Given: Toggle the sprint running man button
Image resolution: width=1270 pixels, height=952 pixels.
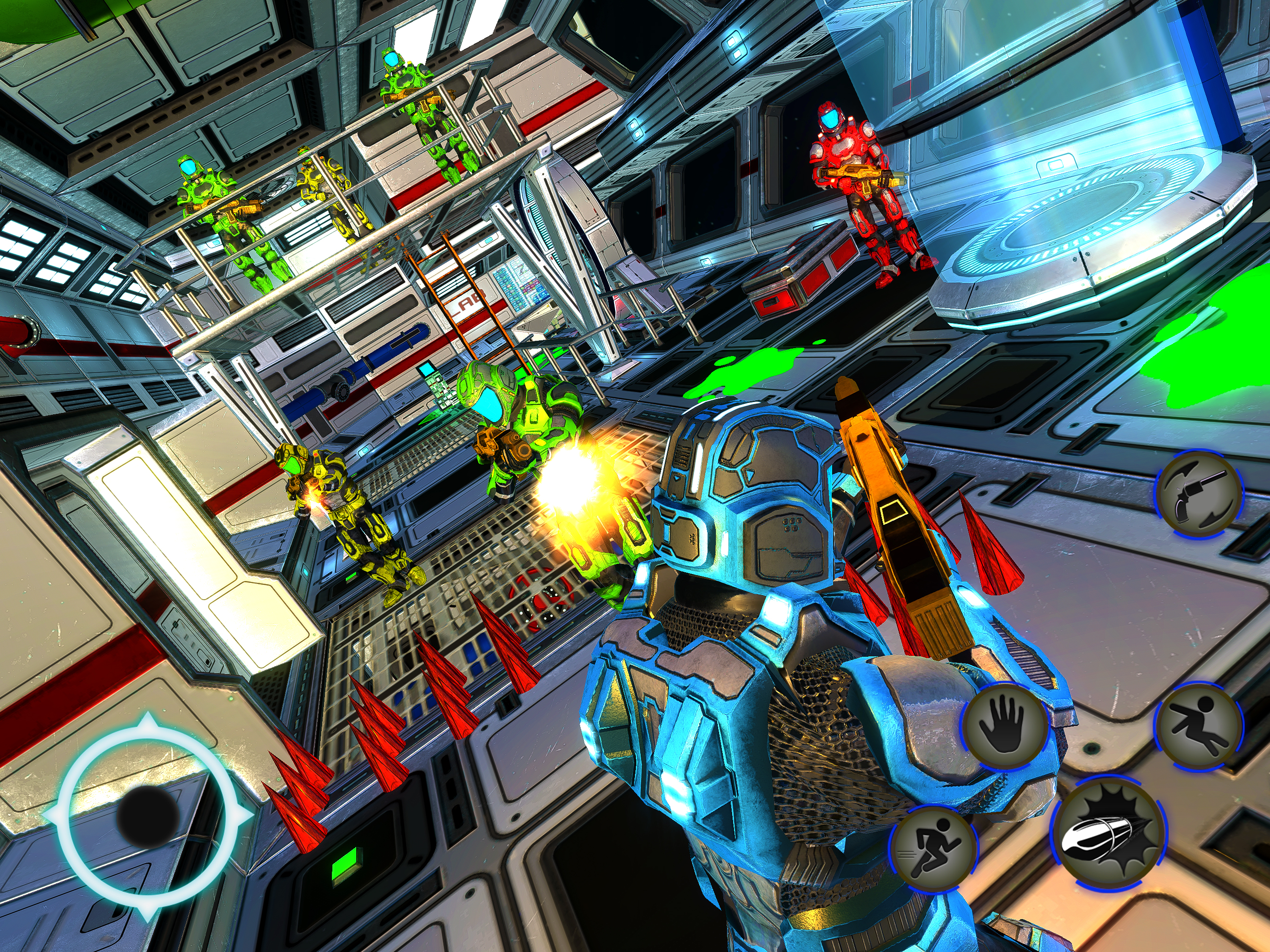Looking at the screenshot, I should [x=933, y=847].
